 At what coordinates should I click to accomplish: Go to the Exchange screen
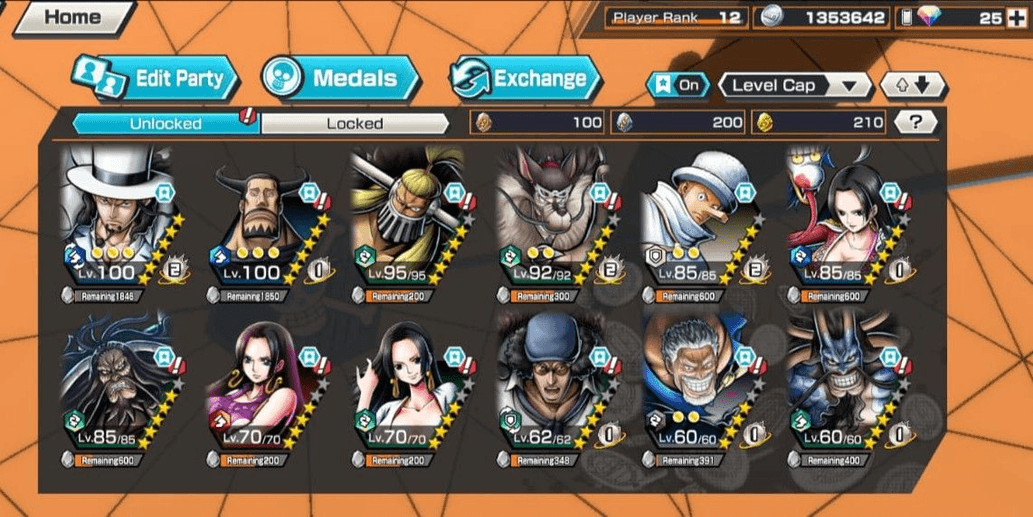[x=526, y=79]
